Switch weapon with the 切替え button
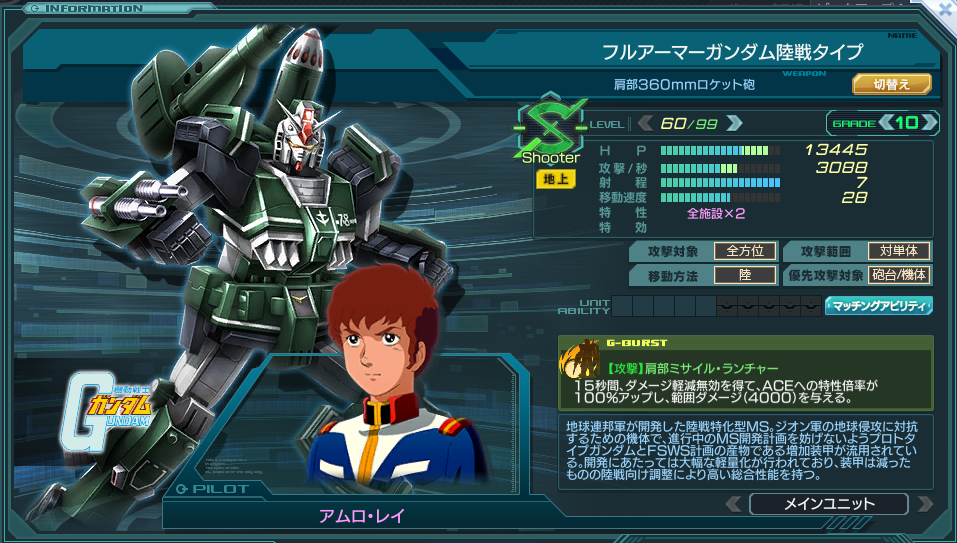The height and width of the screenshot is (543, 957). [891, 84]
